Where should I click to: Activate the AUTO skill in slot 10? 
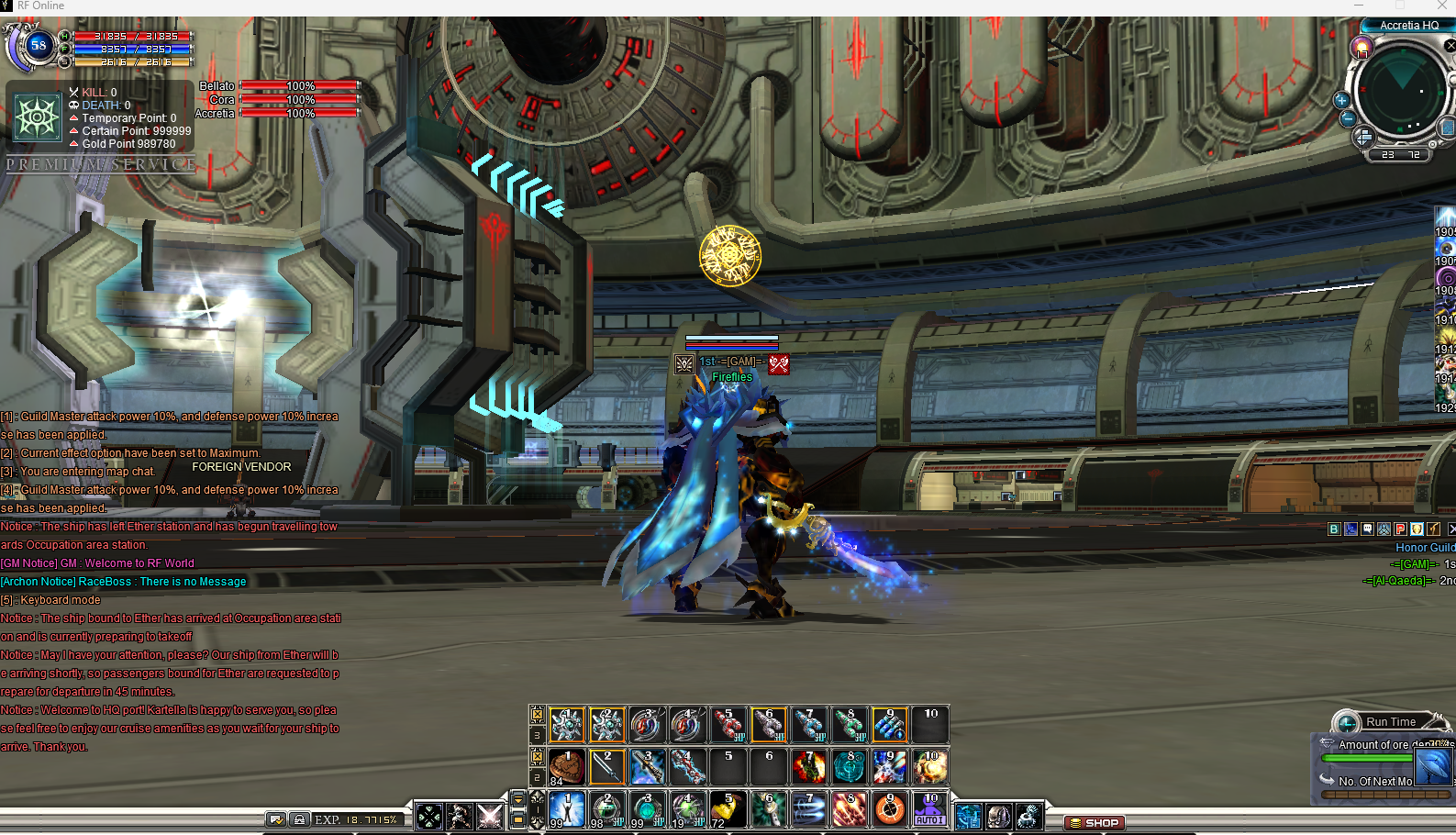point(930,809)
